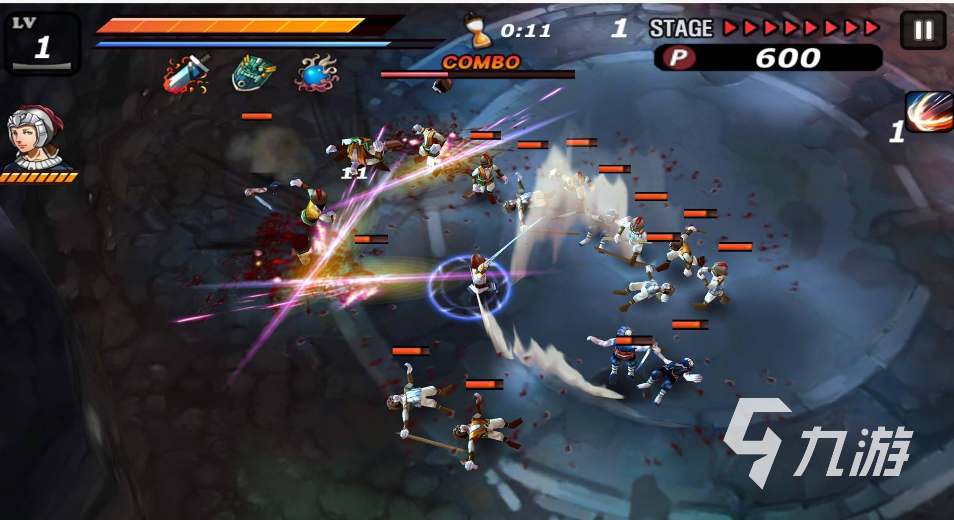Image resolution: width=954 pixels, height=520 pixels.
Task: Pause the game with the pause button
Action: [x=922, y=30]
